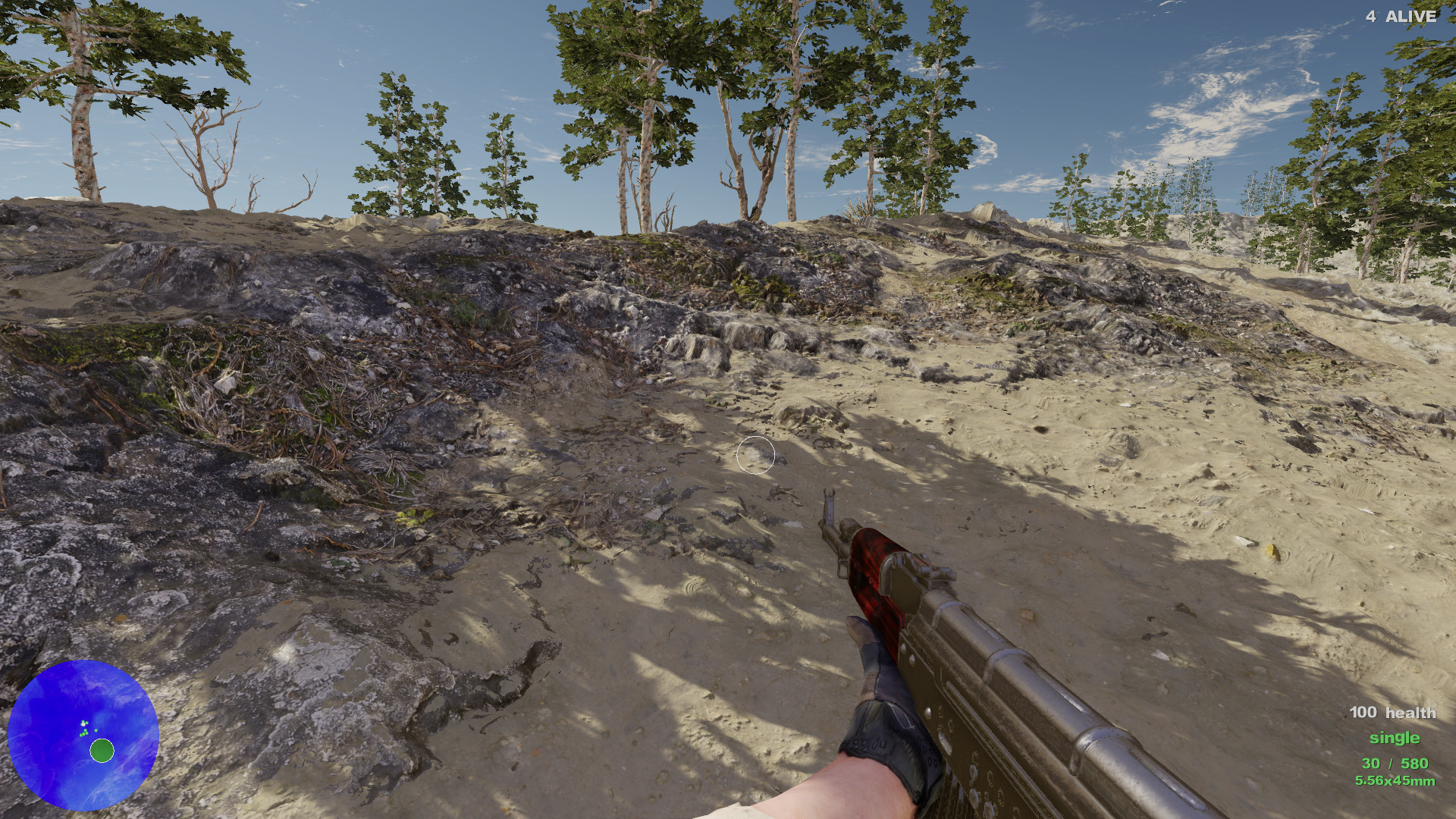Expand the health status display
The height and width of the screenshot is (819, 1456).
coord(1392,713)
